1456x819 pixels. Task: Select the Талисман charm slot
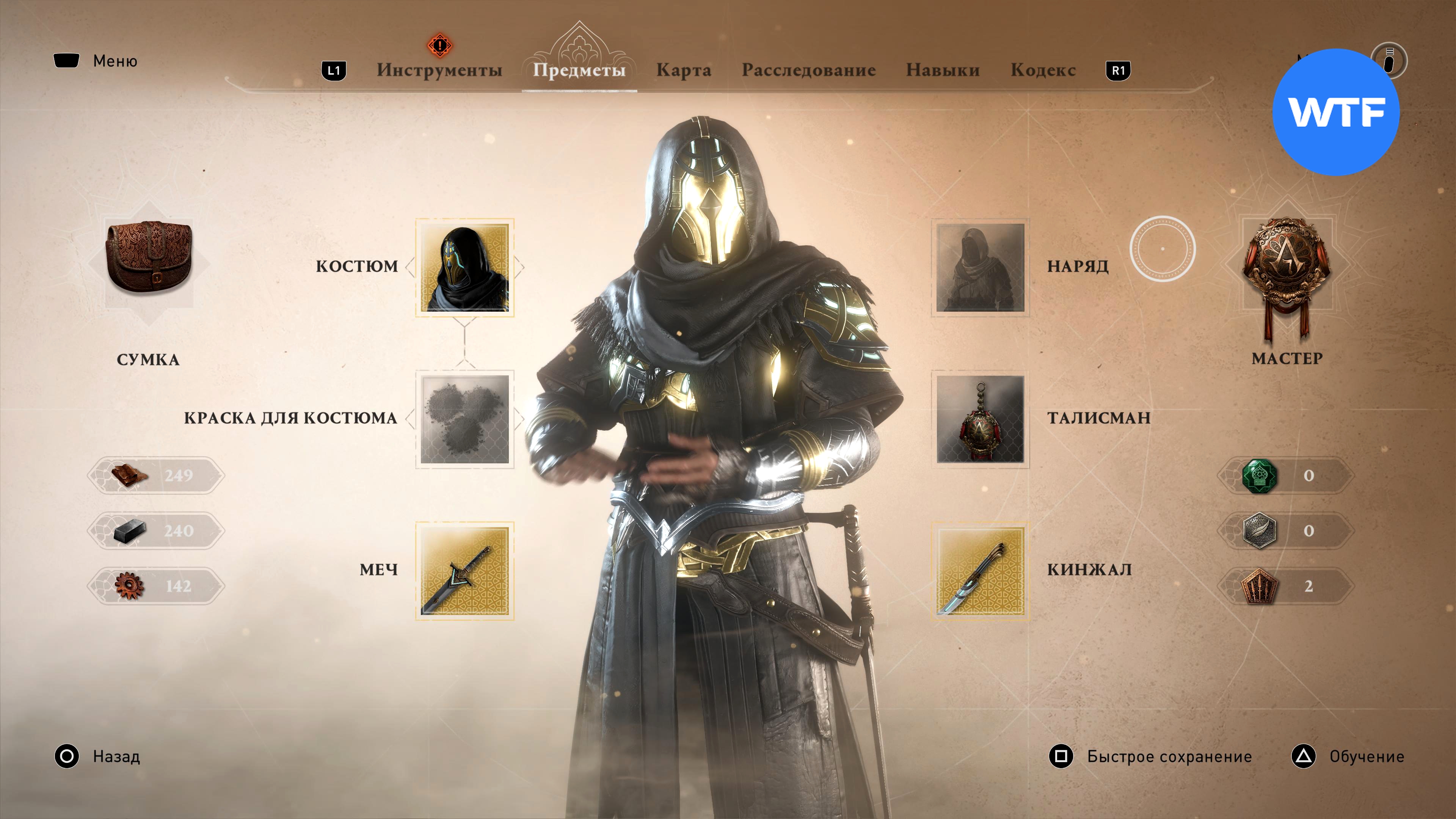pos(980,419)
